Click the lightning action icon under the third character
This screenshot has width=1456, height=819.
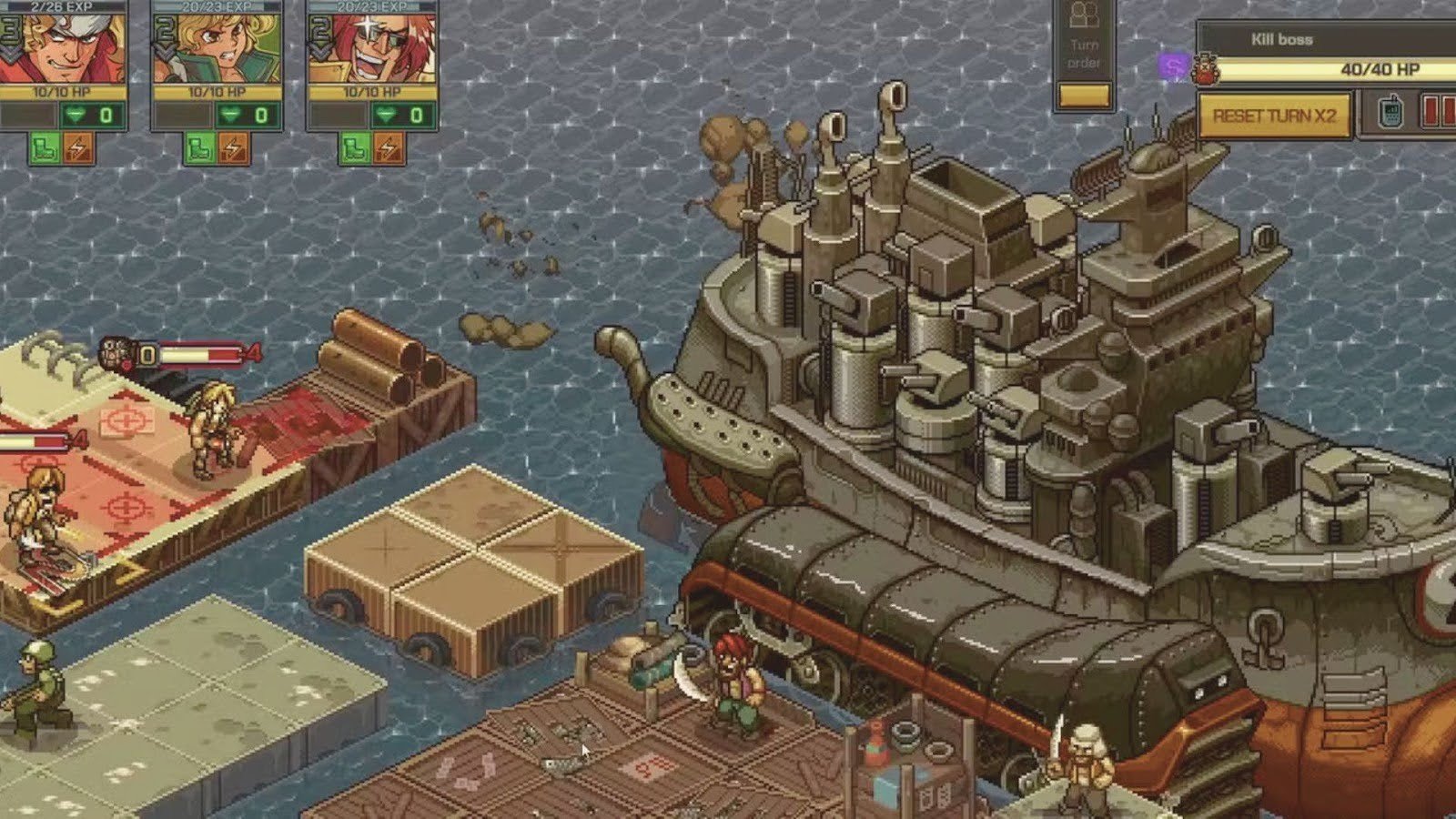tap(387, 147)
